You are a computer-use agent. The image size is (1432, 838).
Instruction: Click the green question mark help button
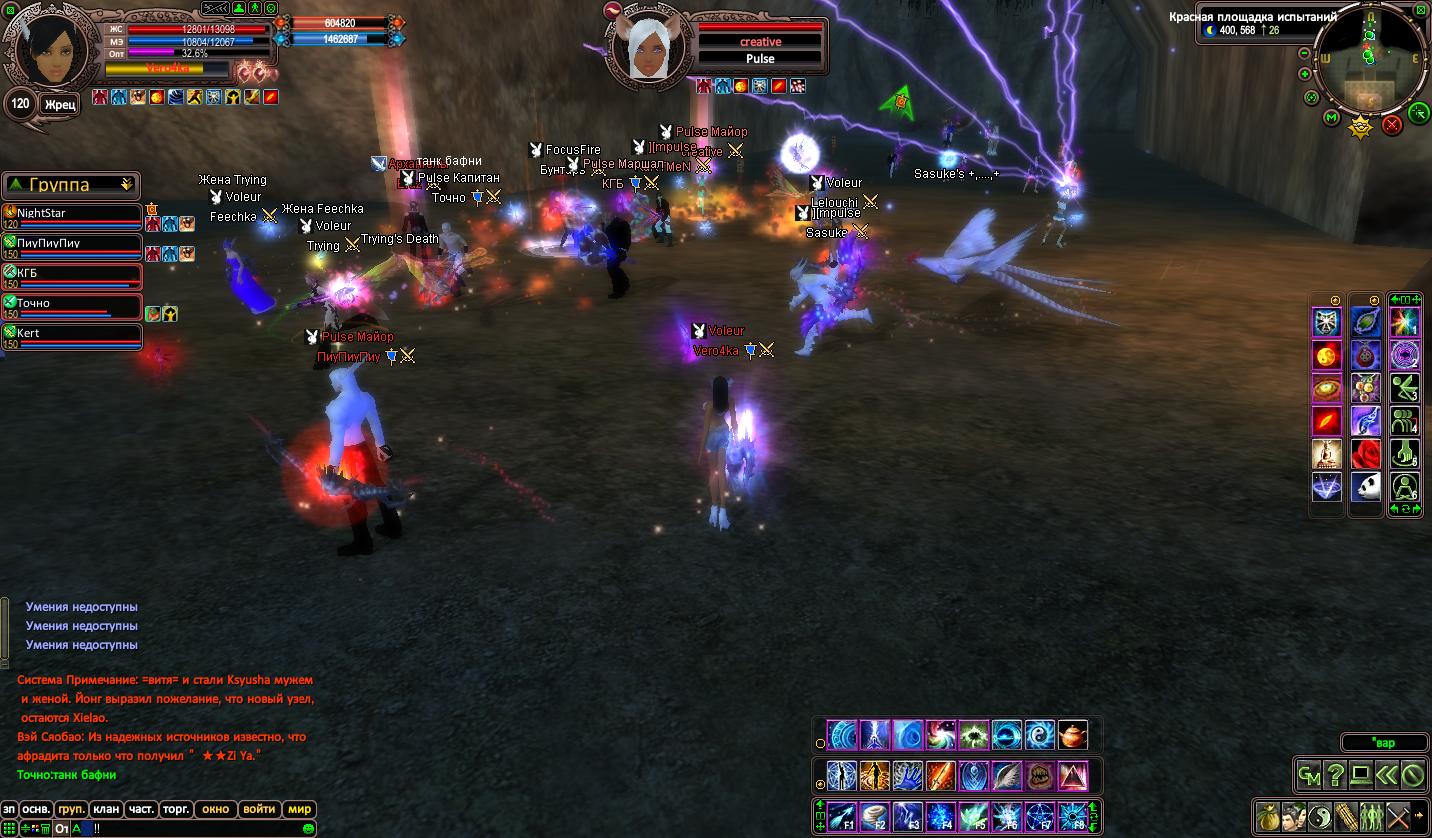coord(1335,774)
